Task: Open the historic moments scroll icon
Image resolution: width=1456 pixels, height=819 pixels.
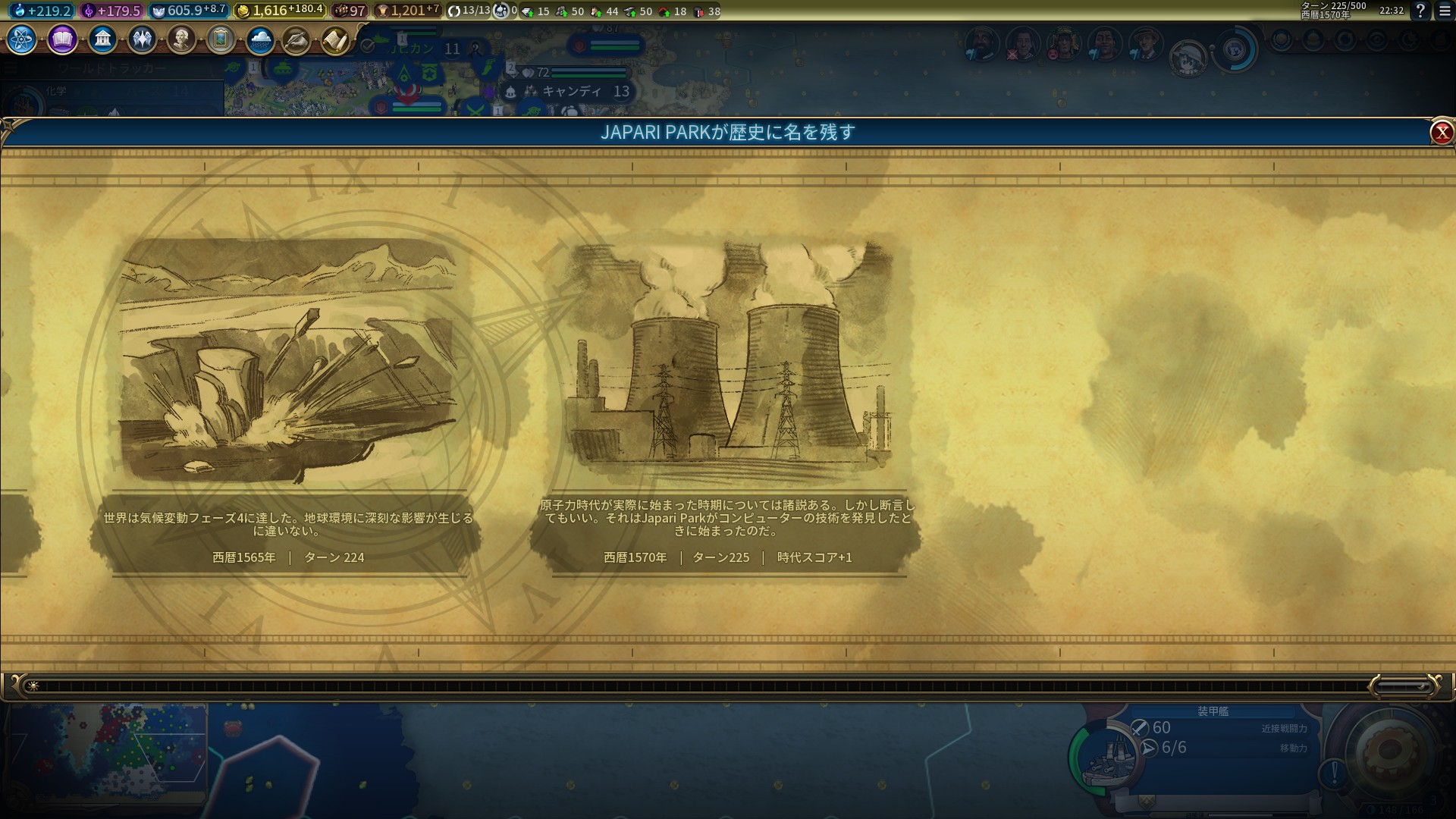Action: (335, 40)
